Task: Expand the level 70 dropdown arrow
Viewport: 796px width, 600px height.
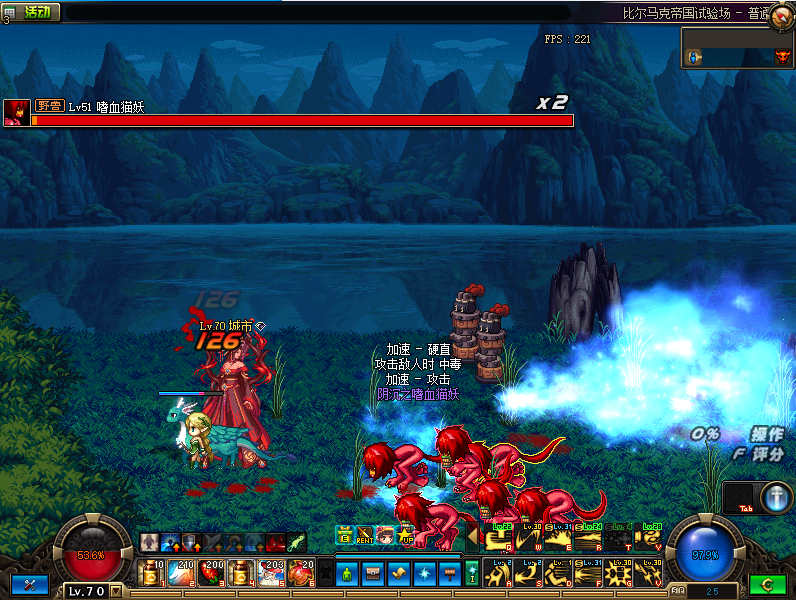Action: (117, 591)
